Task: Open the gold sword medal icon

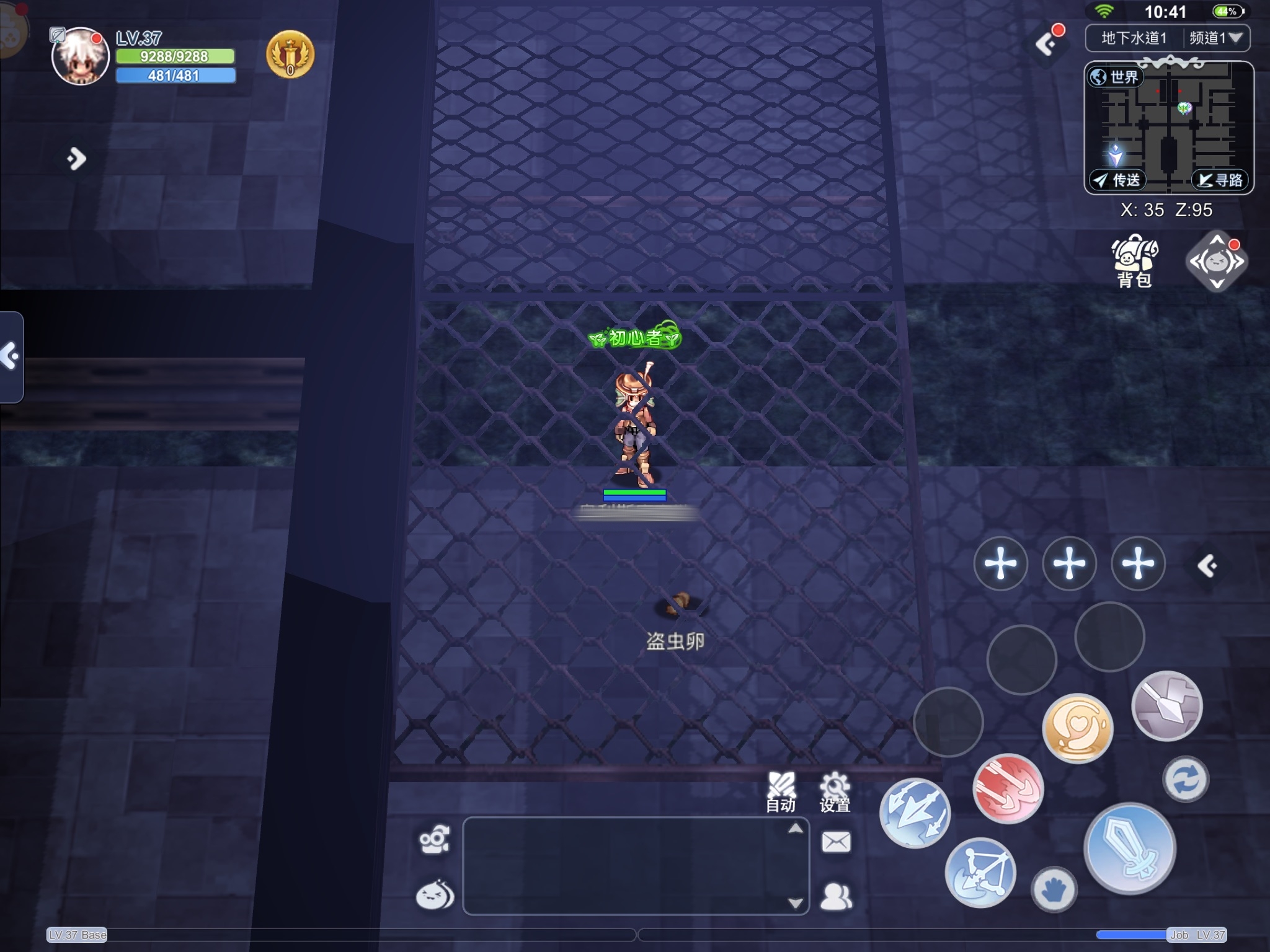Action: pos(290,55)
